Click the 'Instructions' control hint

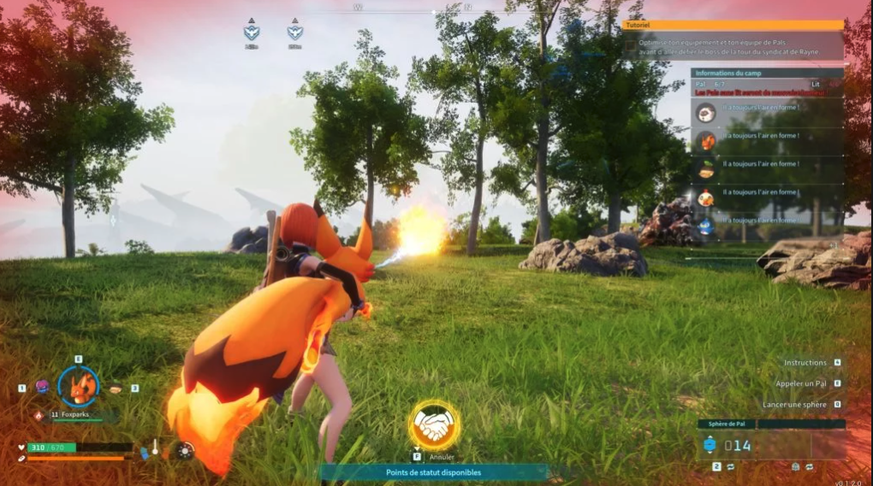(x=804, y=363)
